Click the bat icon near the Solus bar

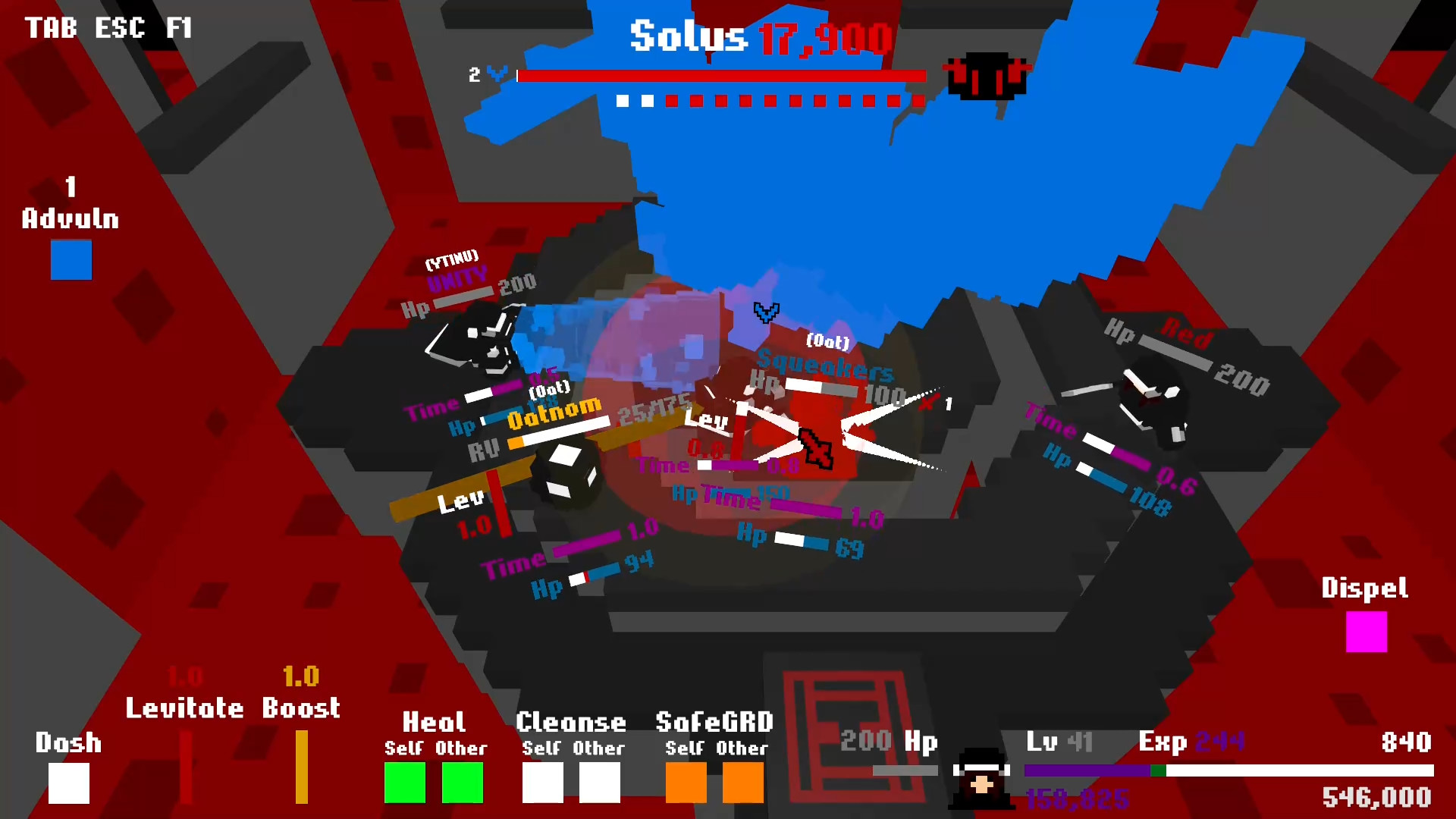986,76
